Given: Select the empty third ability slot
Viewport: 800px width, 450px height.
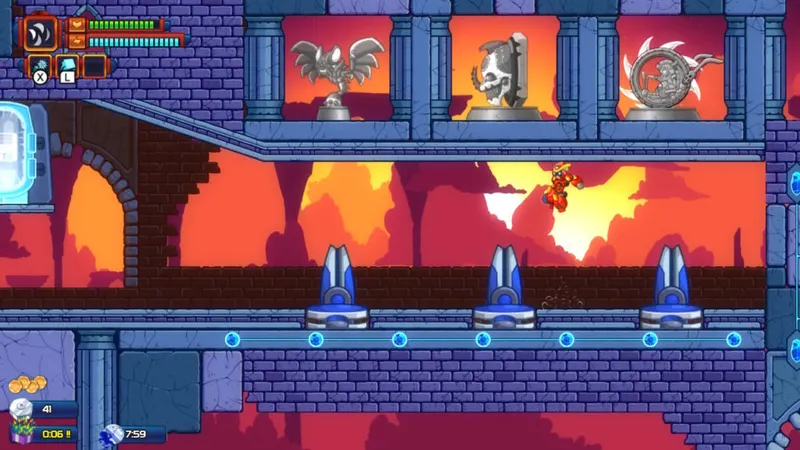Looking at the screenshot, I should coord(94,66).
